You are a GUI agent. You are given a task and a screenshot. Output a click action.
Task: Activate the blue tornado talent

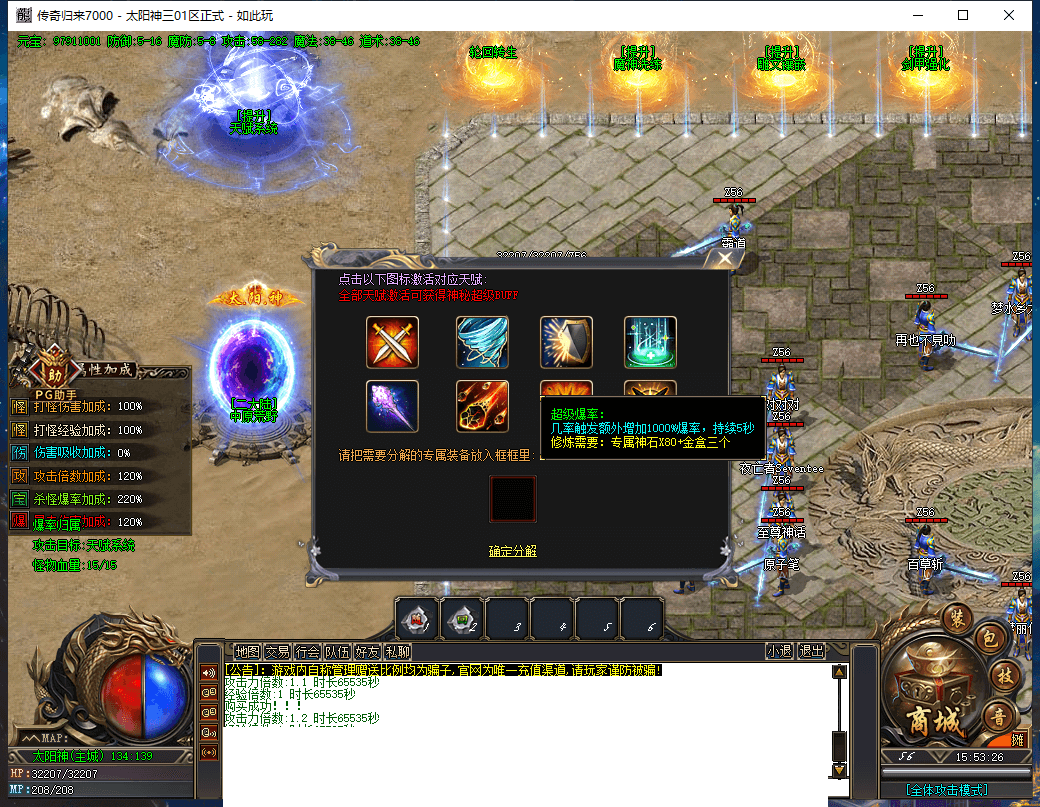[482, 342]
